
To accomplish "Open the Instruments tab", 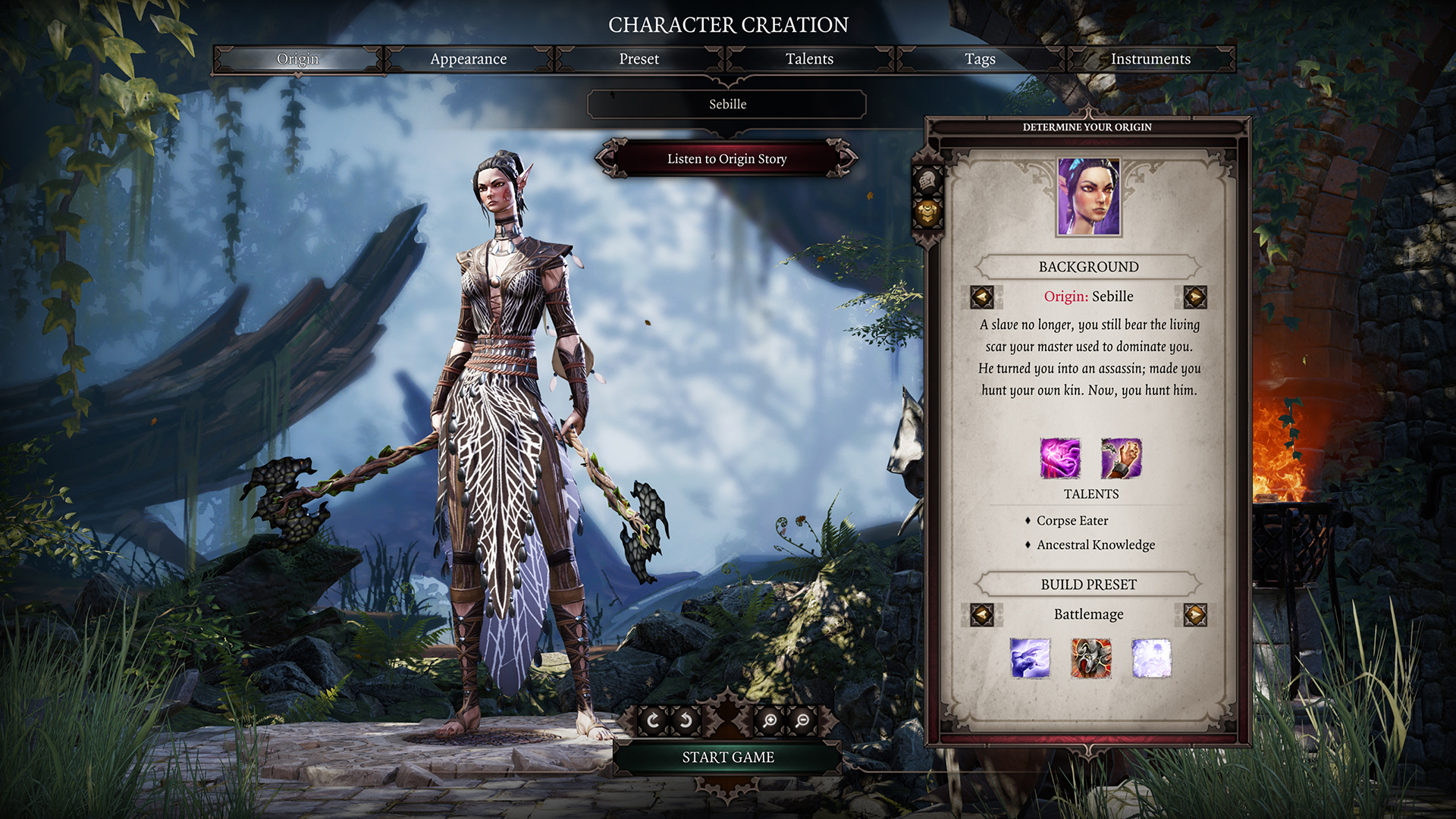I will point(1150,59).
